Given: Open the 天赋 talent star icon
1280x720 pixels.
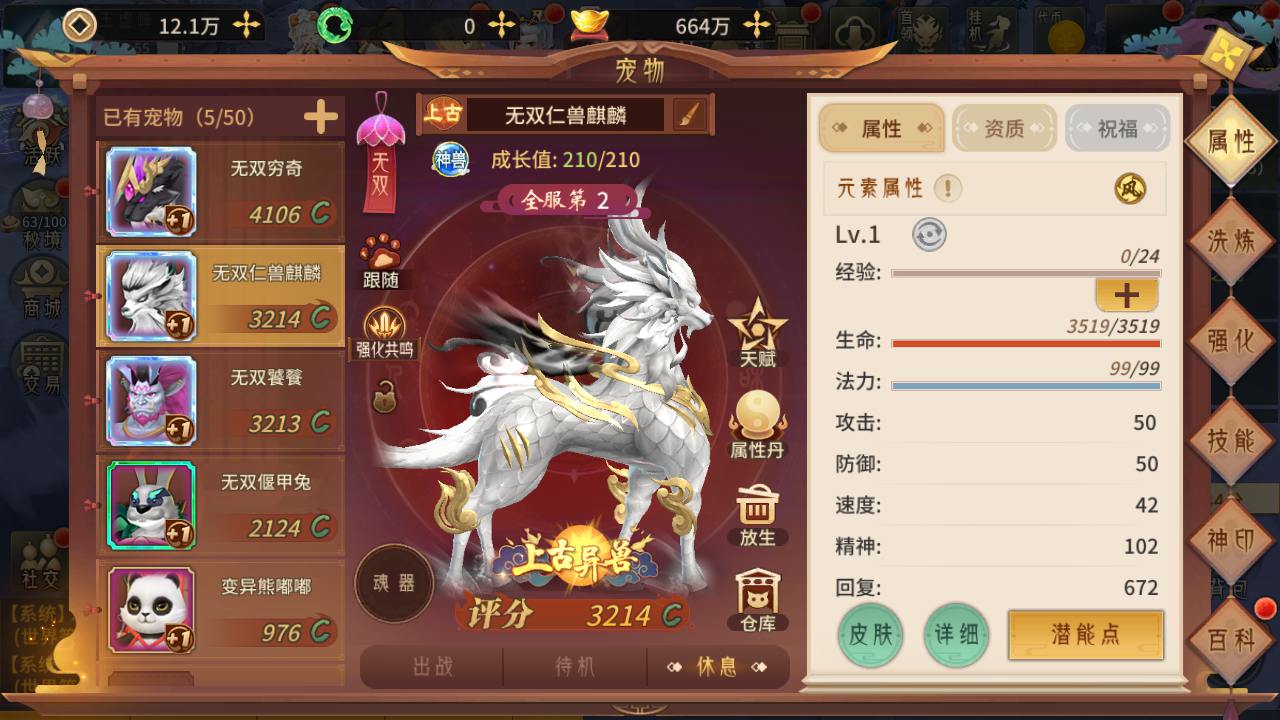Looking at the screenshot, I should (757, 332).
